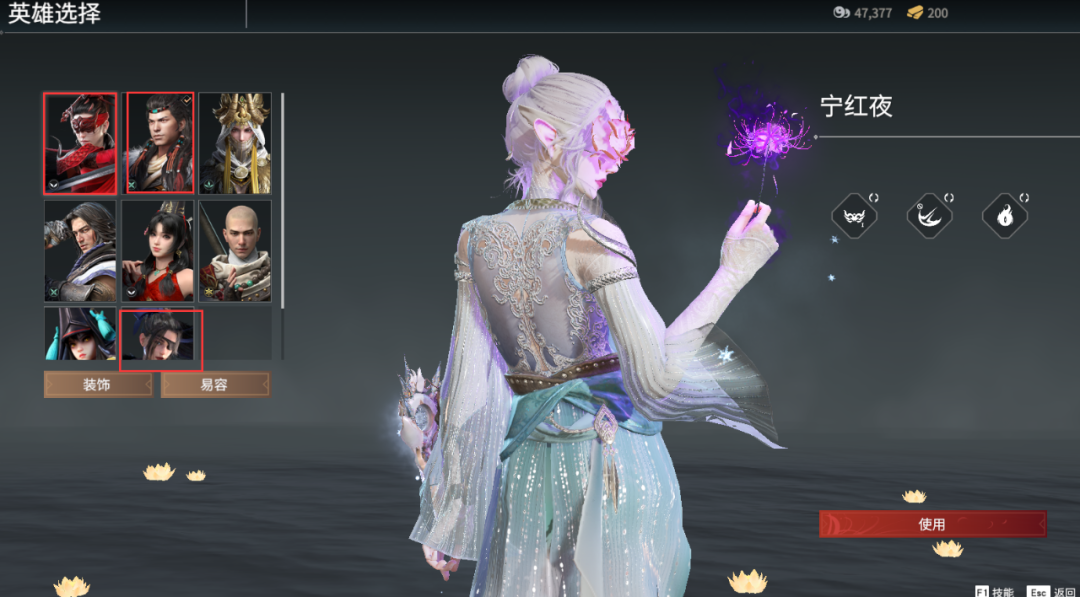1080x597 pixels.
Task: Confirm the hero with the 使用 button
Action: click(x=932, y=524)
